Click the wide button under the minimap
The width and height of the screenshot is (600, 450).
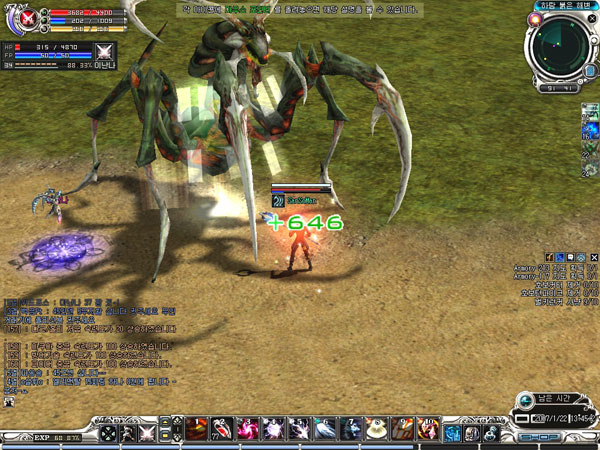558,88
